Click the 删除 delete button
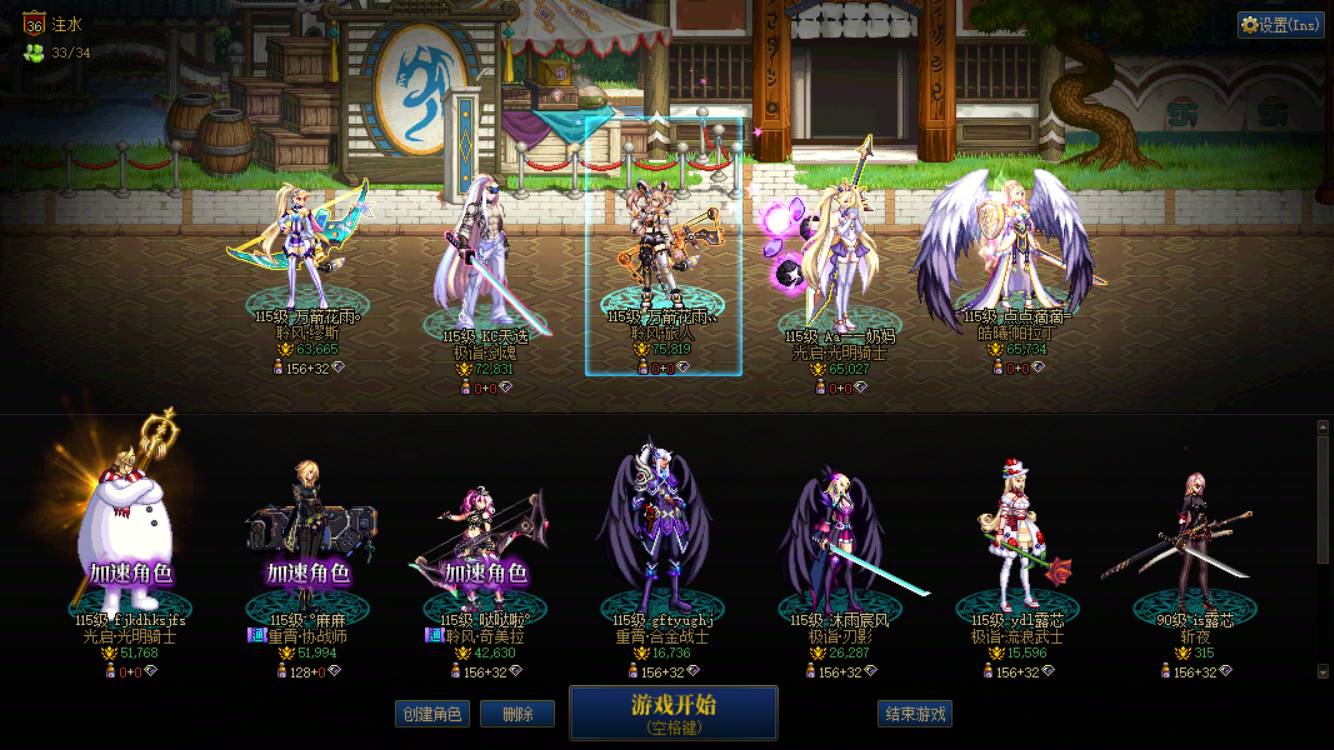Screen dimensions: 1334x750 coord(517,714)
